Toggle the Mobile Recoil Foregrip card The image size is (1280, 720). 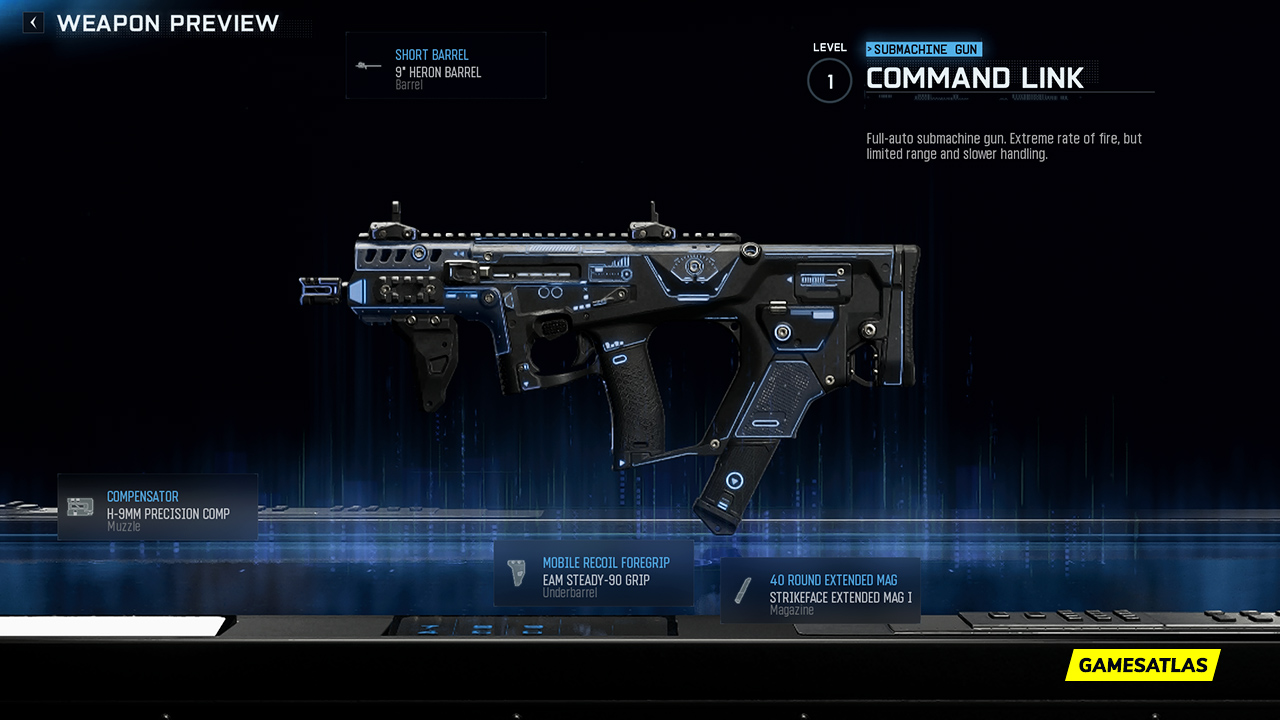coord(594,573)
